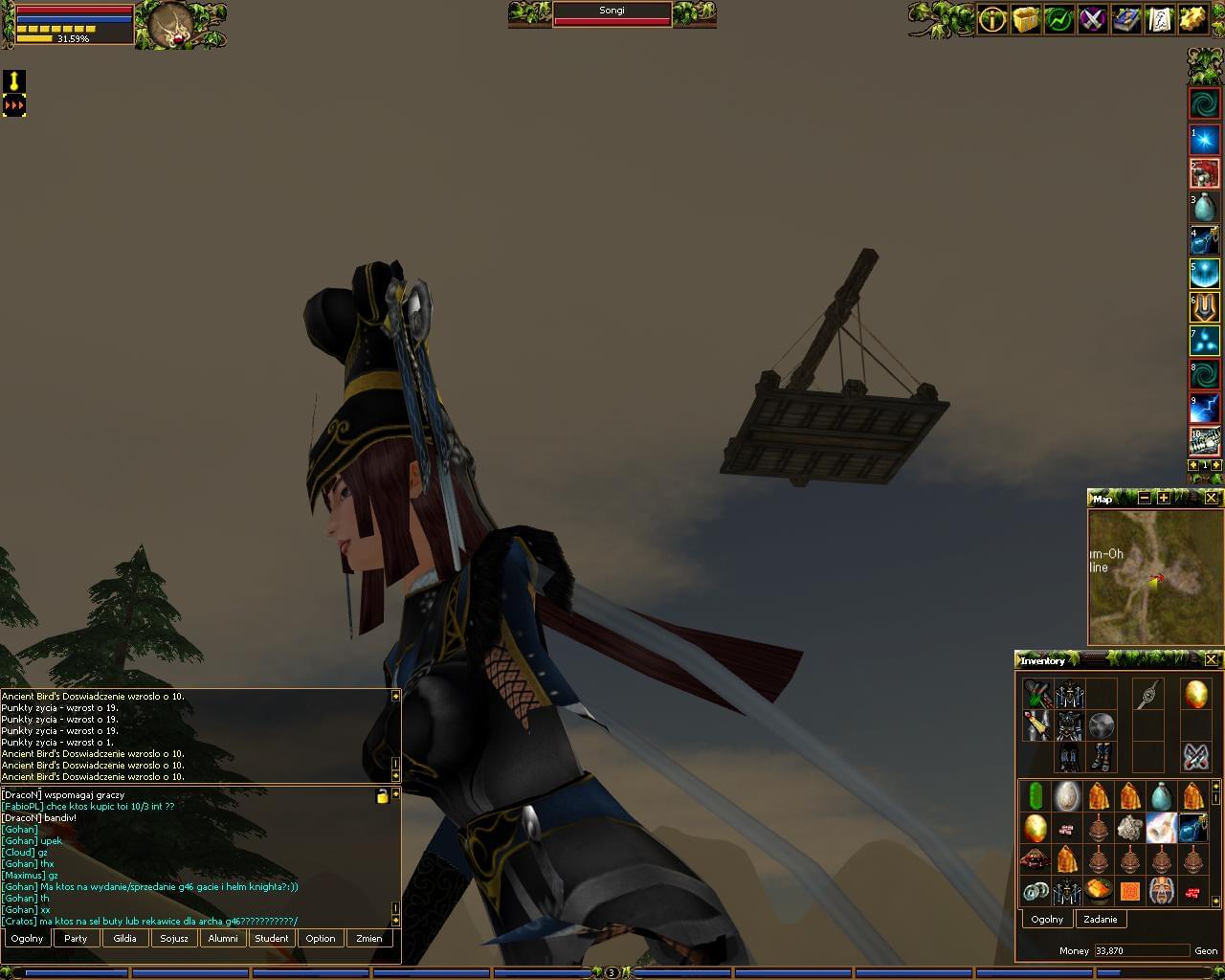
Task: Select the golden orb equipment slot
Action: tap(1195, 694)
